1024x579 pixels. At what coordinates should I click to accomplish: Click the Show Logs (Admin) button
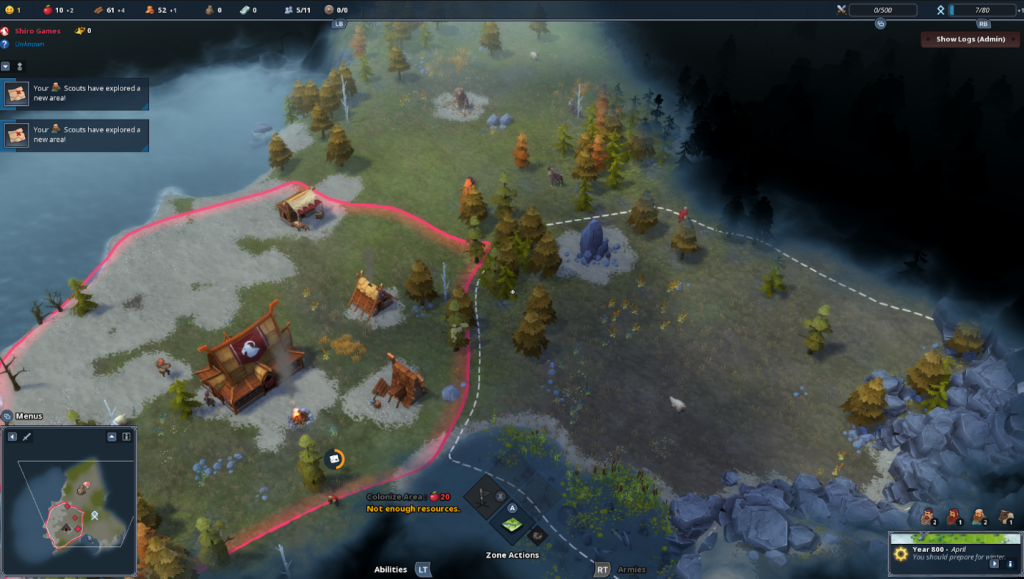tap(968, 39)
